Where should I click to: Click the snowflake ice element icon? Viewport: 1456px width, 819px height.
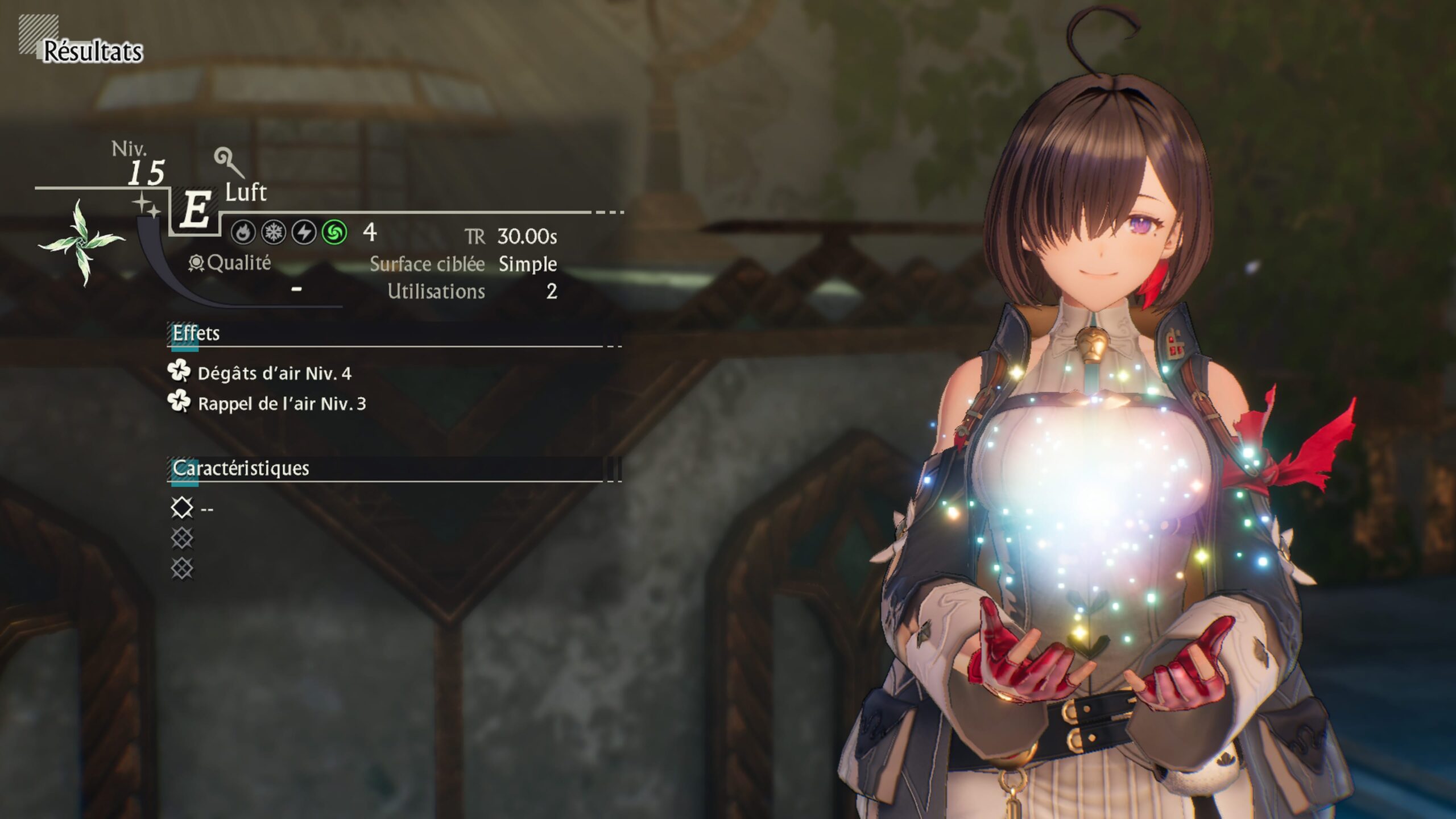[x=274, y=233]
